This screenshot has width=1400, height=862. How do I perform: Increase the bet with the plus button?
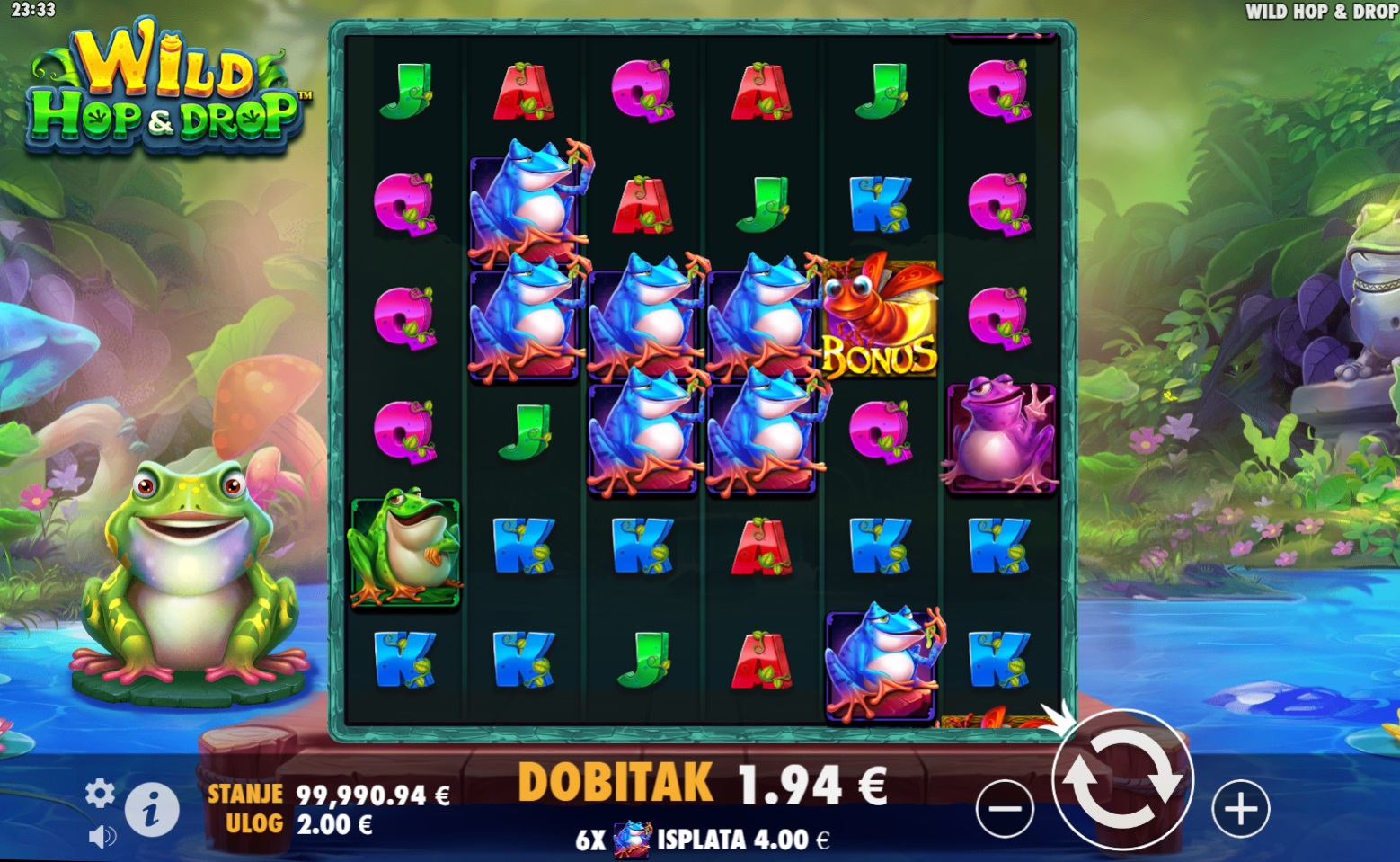click(x=1241, y=809)
